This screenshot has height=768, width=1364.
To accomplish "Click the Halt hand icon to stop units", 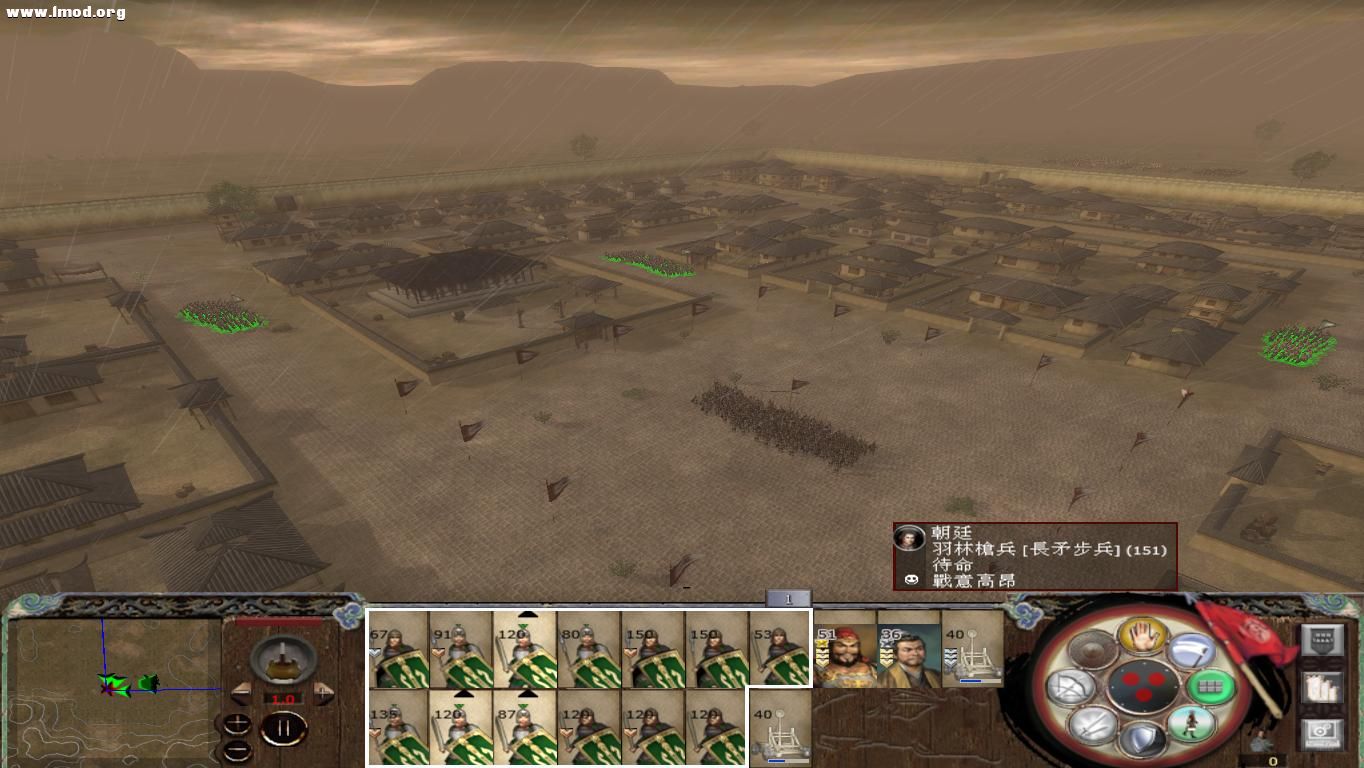I will (x=1143, y=636).
